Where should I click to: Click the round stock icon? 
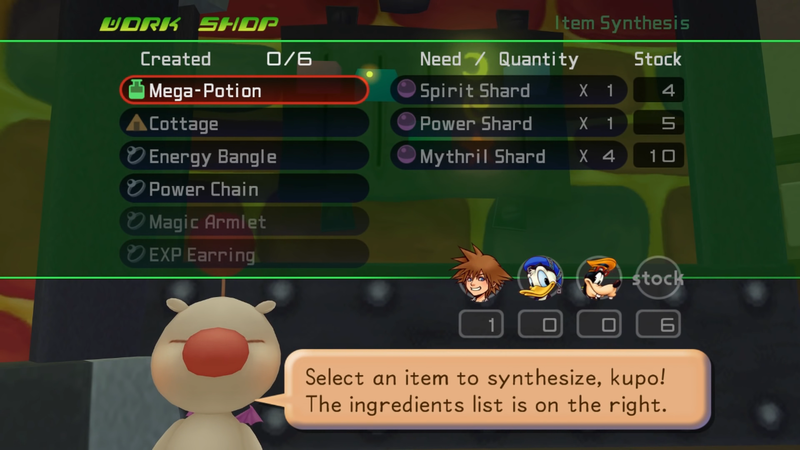click(x=657, y=279)
